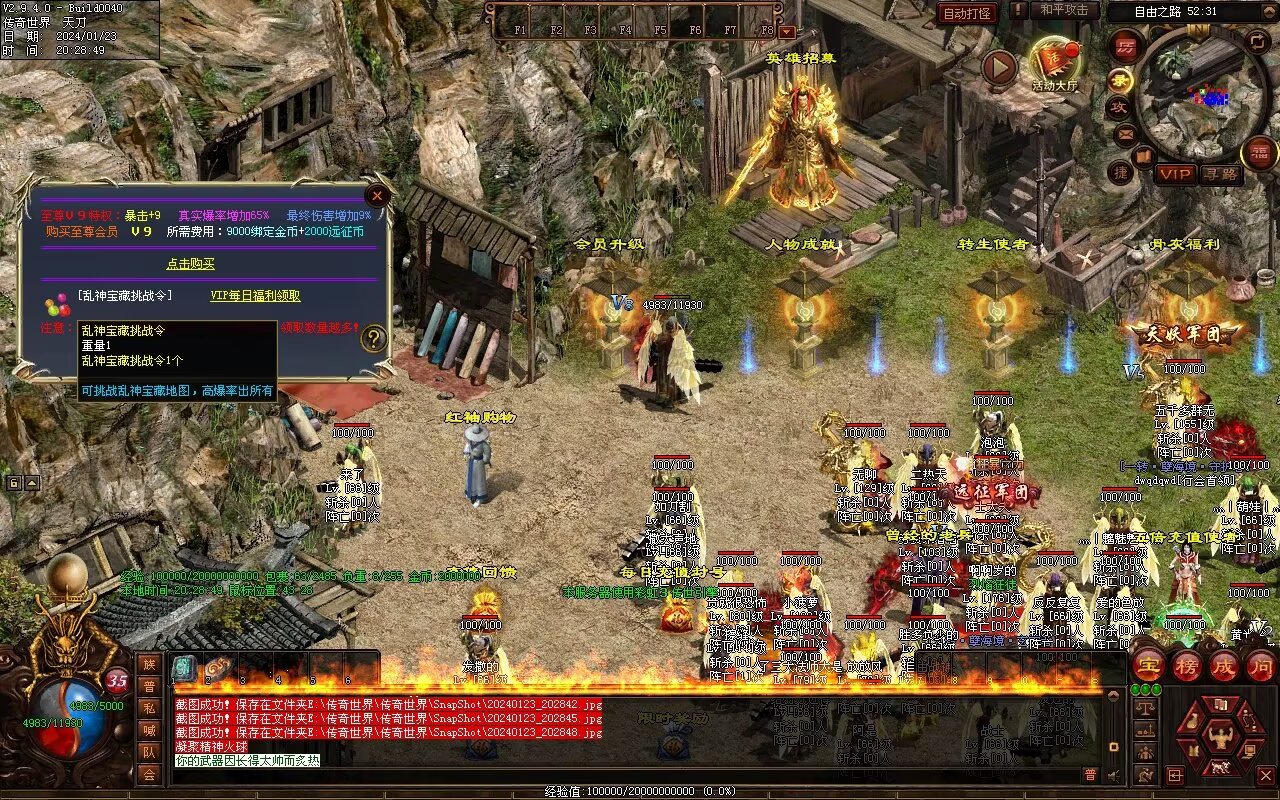Open the 宝 treasure button

click(1148, 666)
